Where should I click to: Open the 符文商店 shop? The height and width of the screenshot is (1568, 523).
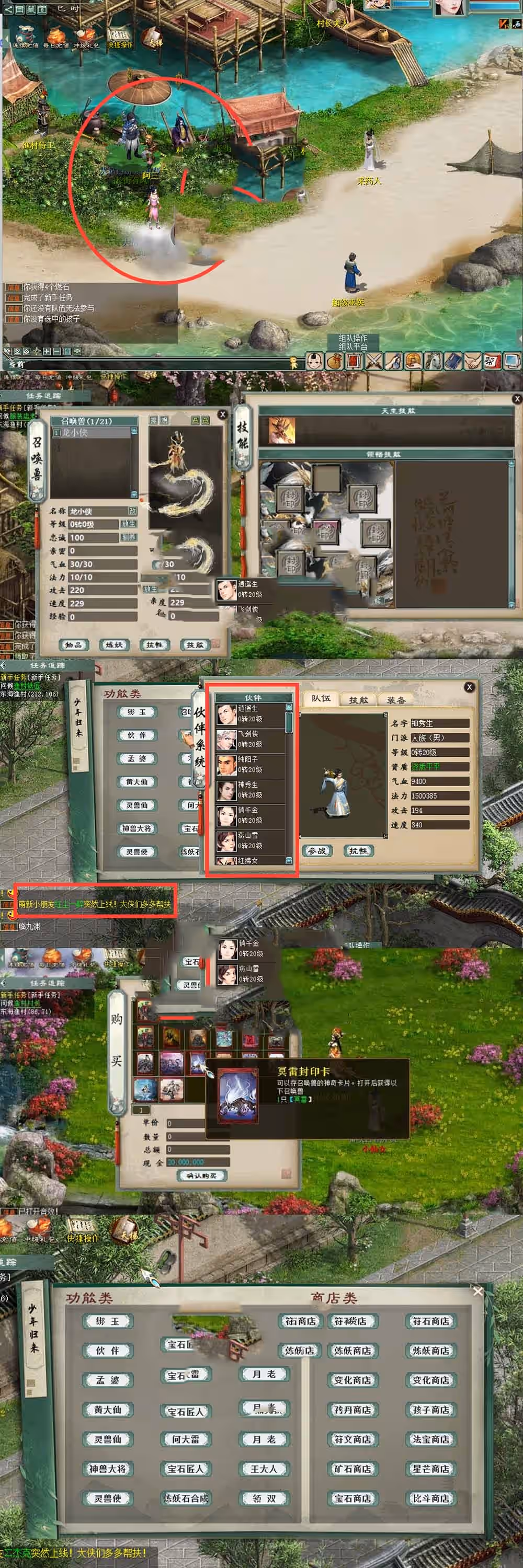(353, 1439)
